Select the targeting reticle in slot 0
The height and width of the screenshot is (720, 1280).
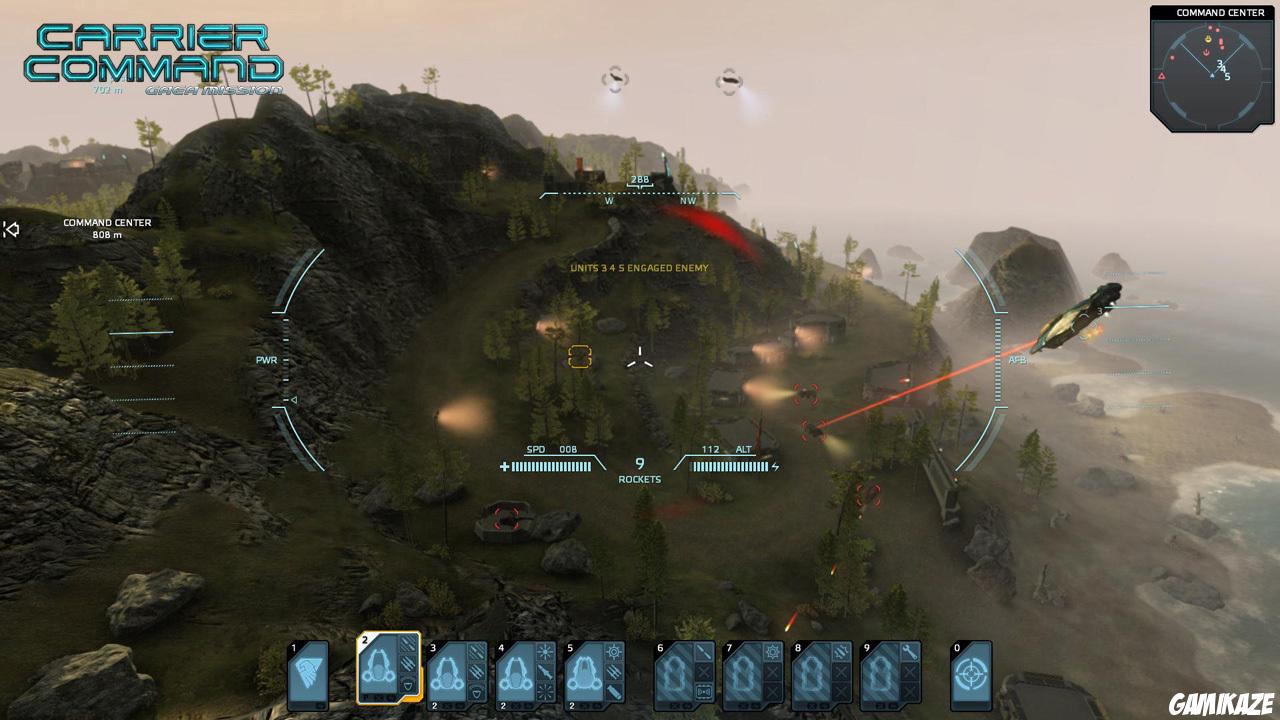971,675
